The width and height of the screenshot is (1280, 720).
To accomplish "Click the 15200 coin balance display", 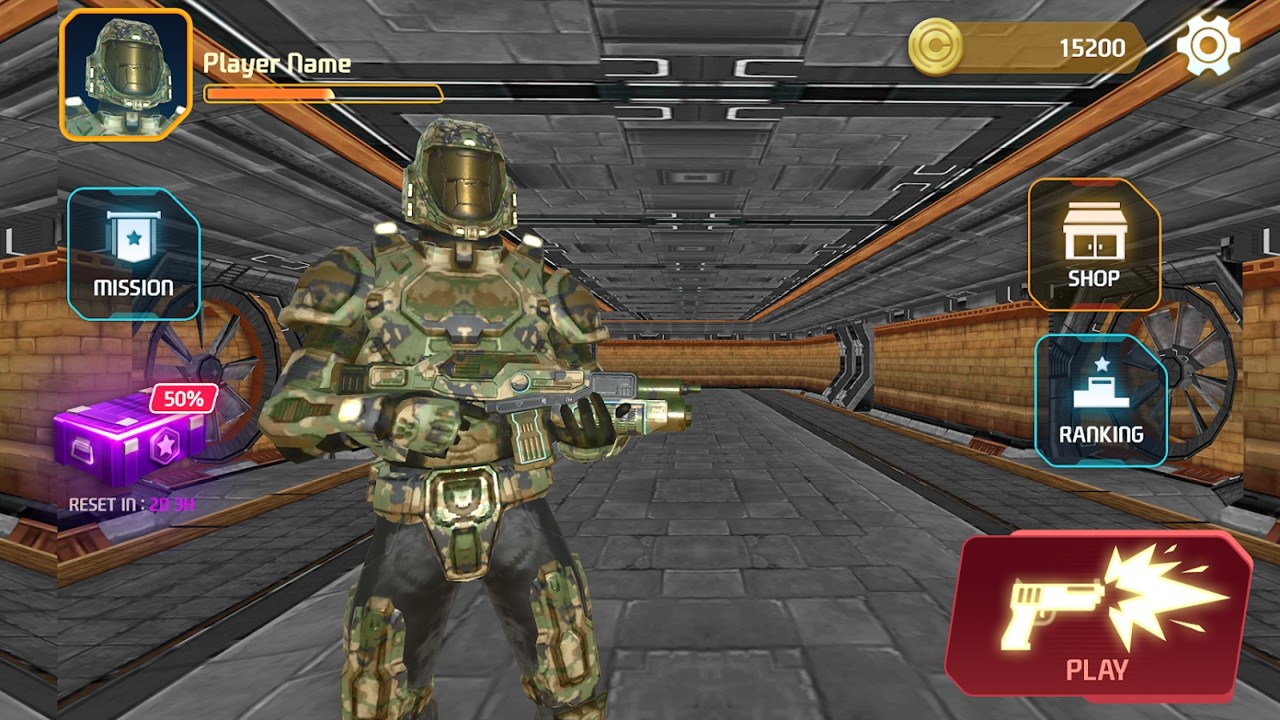I will point(1092,47).
